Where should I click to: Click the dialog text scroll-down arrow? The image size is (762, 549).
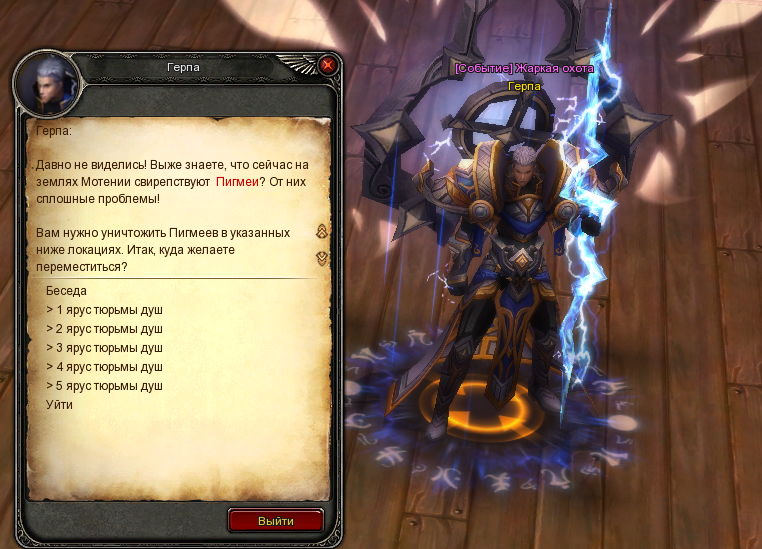pos(322,257)
